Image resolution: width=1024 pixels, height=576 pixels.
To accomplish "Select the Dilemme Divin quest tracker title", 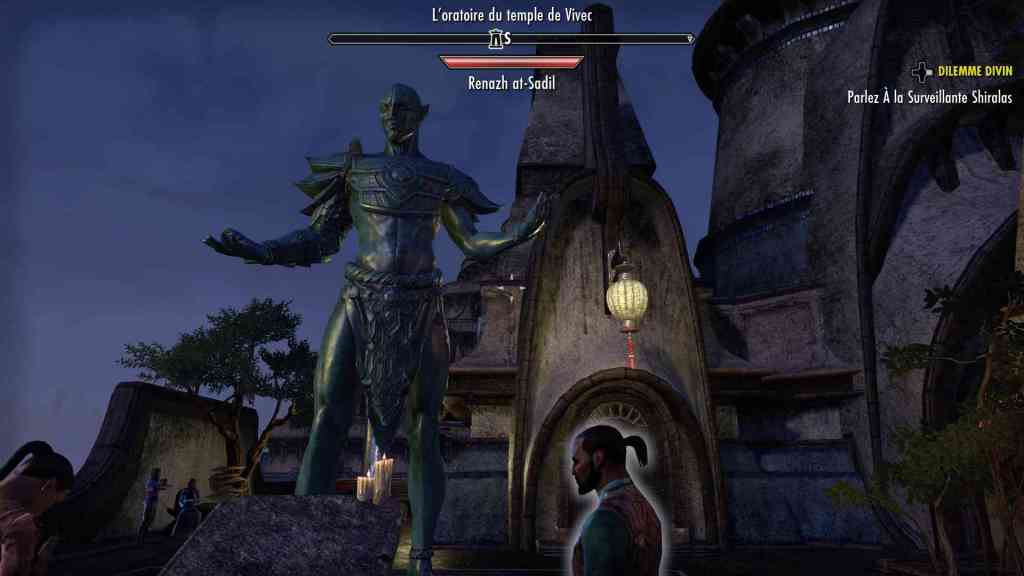I will (974, 72).
